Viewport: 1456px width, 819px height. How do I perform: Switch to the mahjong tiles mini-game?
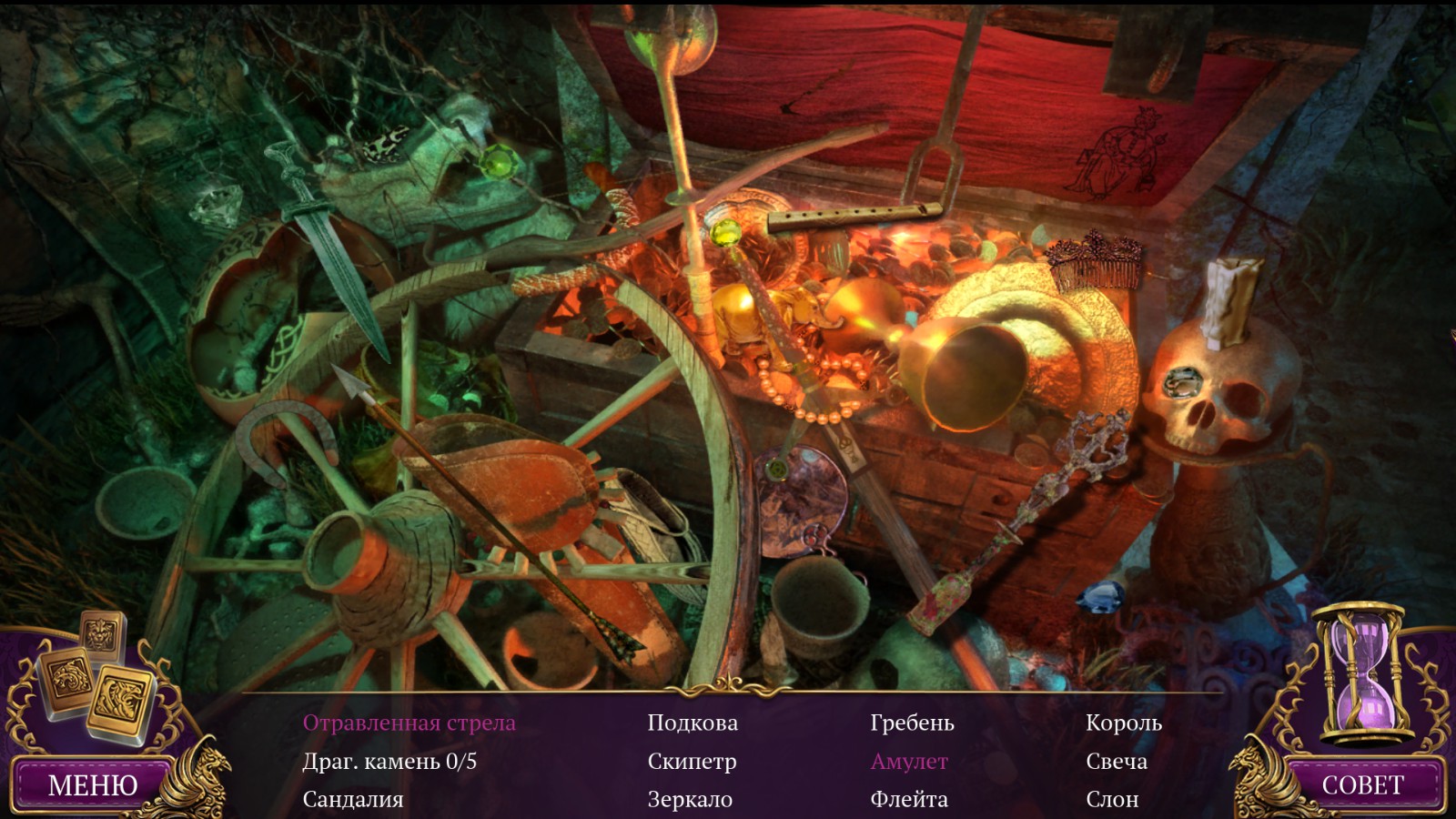(86, 678)
